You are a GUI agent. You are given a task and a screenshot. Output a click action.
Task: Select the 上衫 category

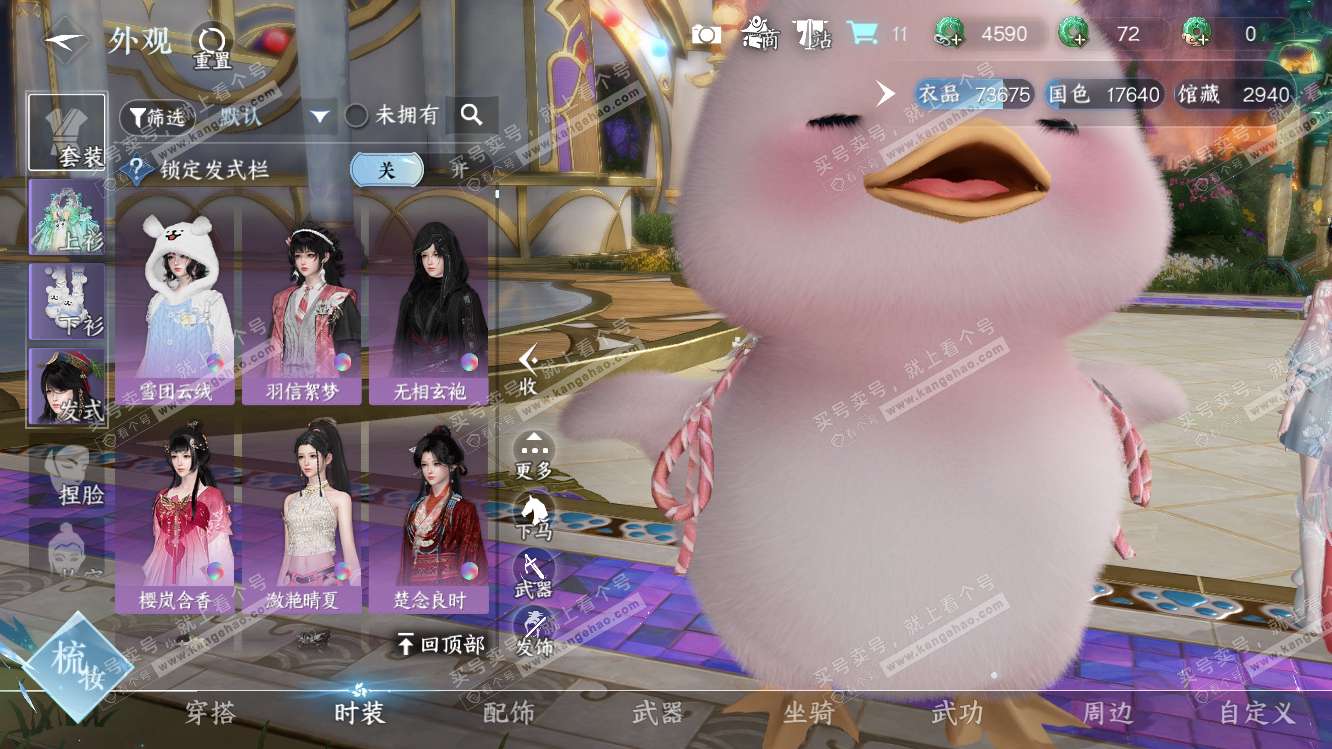pos(67,217)
